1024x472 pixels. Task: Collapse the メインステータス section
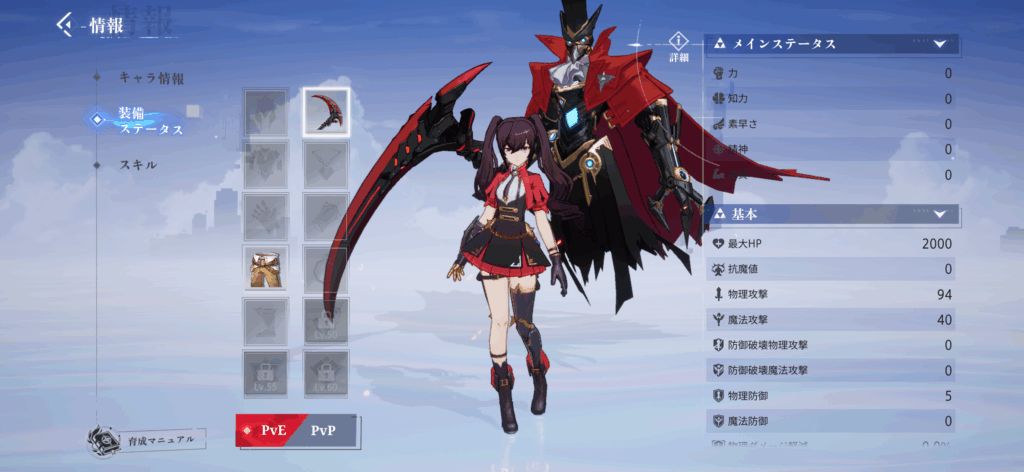pyautogui.click(x=939, y=44)
